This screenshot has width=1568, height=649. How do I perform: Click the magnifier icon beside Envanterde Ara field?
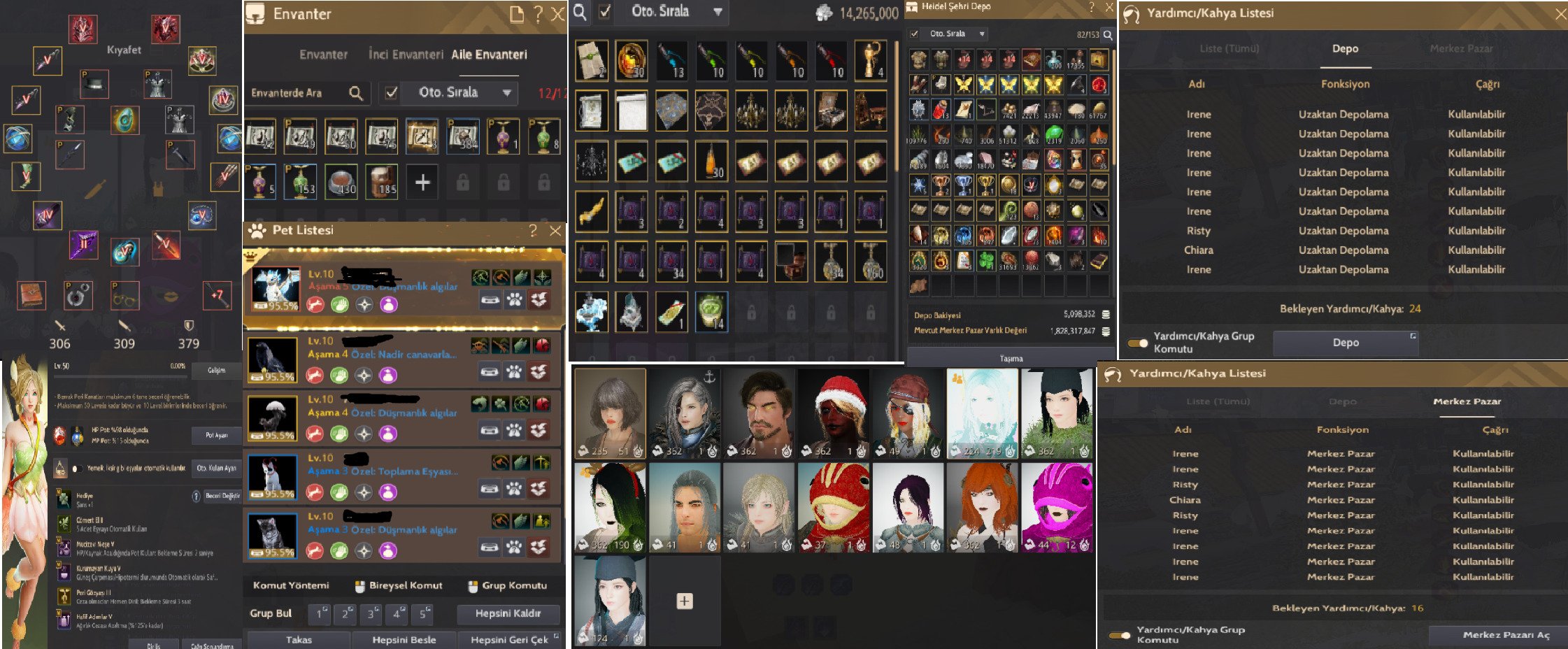click(x=357, y=93)
